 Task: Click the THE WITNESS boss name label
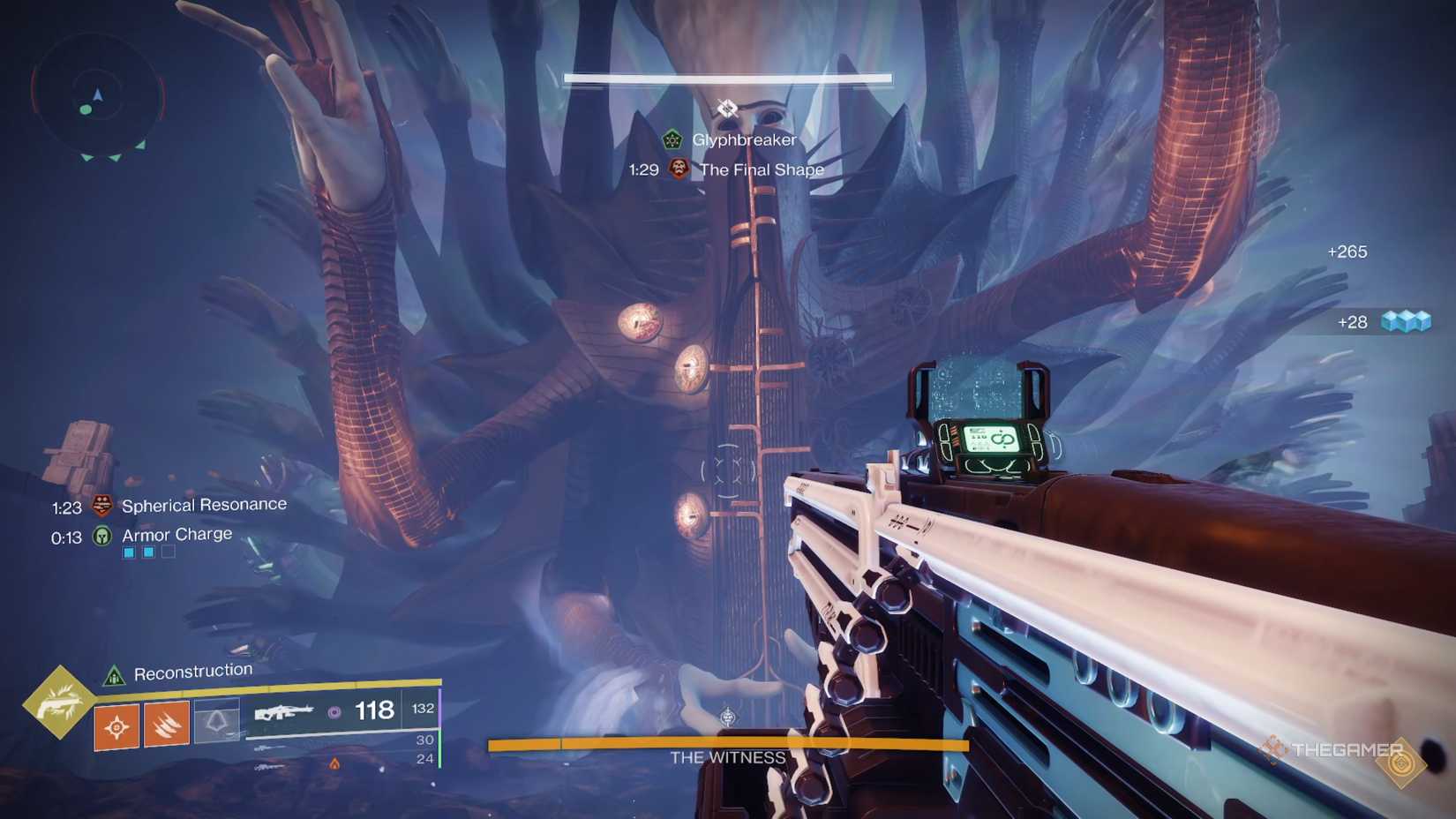[x=728, y=757]
